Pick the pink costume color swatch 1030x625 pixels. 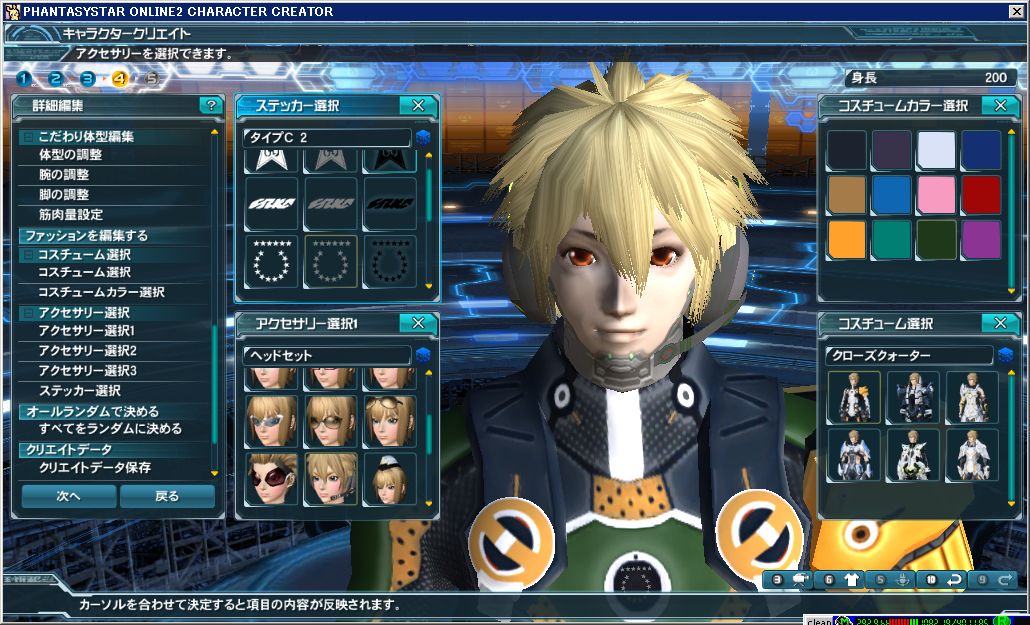936,195
